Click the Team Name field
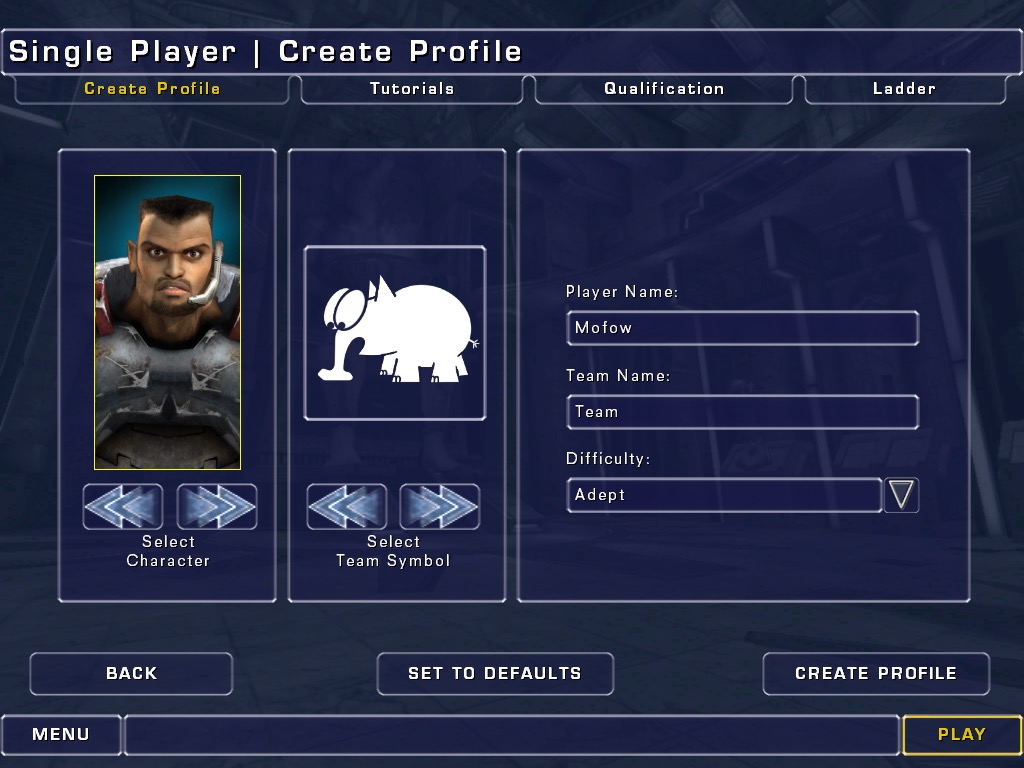The image size is (1024, 768). tap(741, 411)
